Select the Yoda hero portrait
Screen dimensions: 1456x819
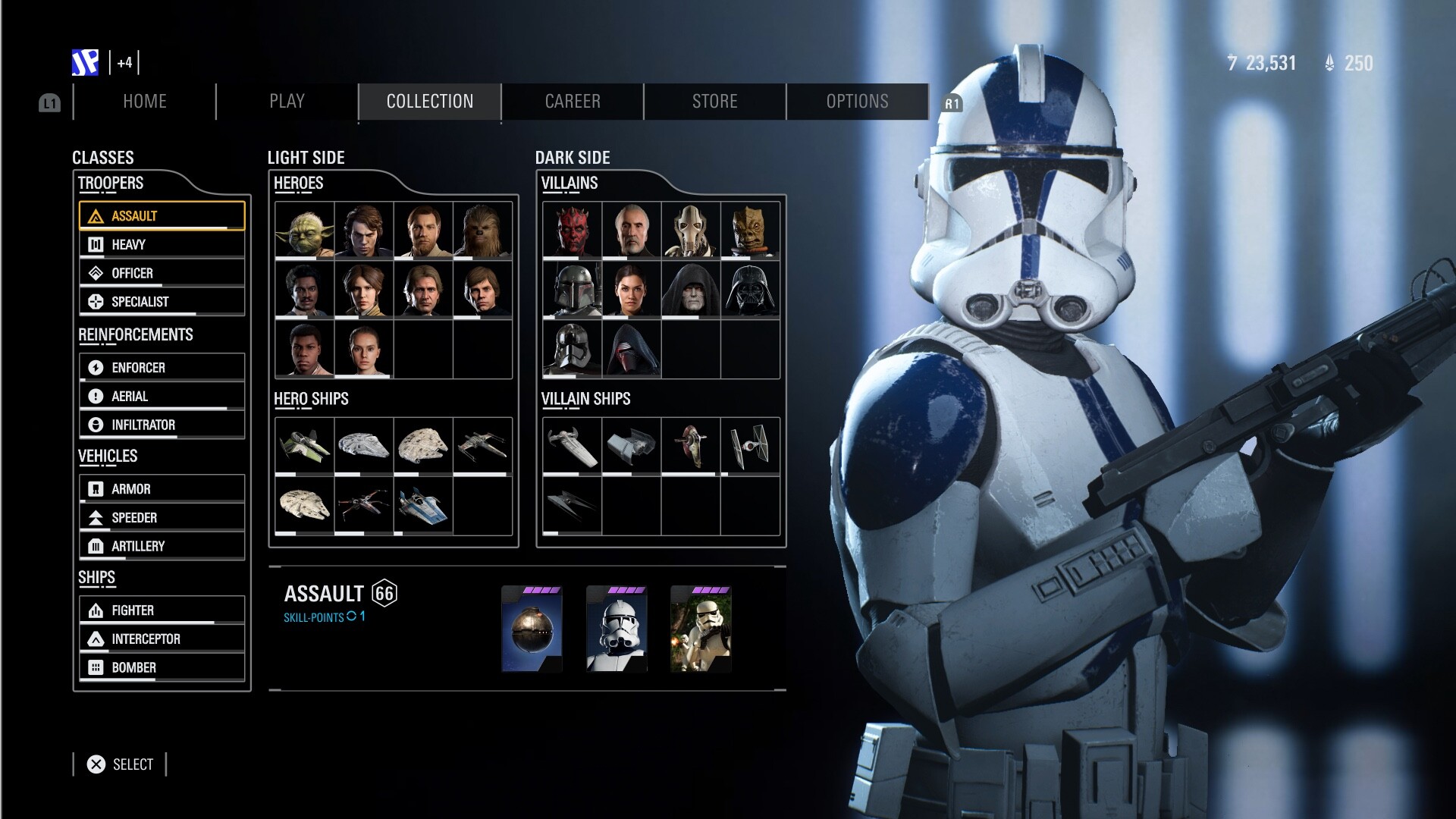[305, 230]
